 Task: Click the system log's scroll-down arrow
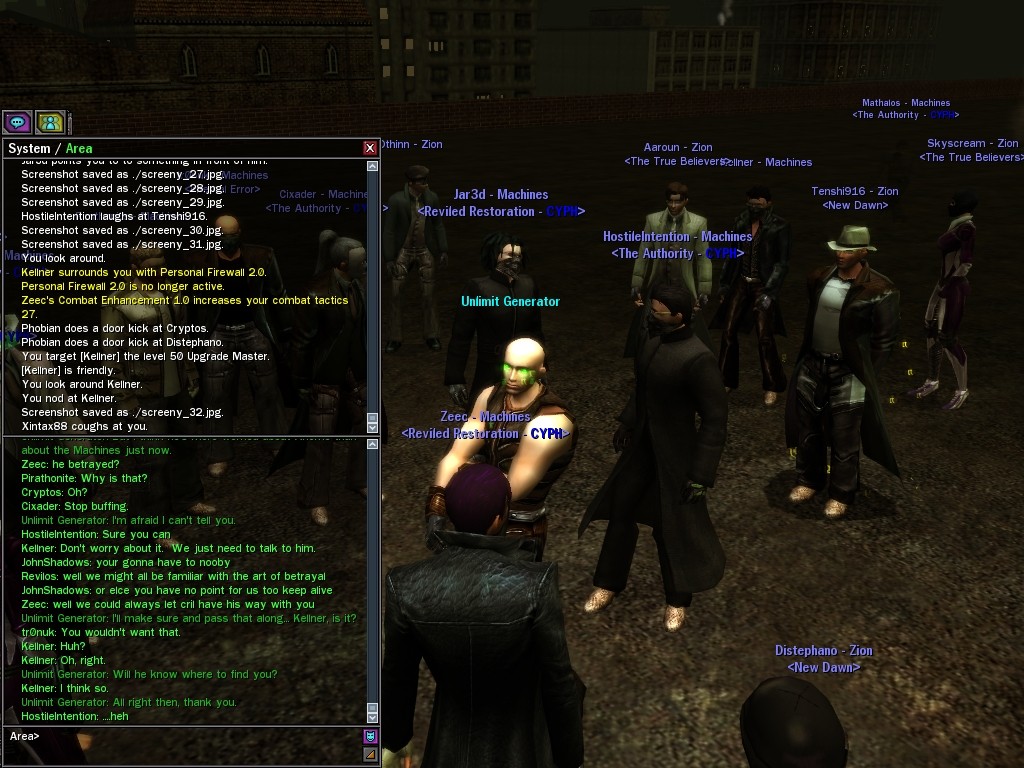[373, 427]
